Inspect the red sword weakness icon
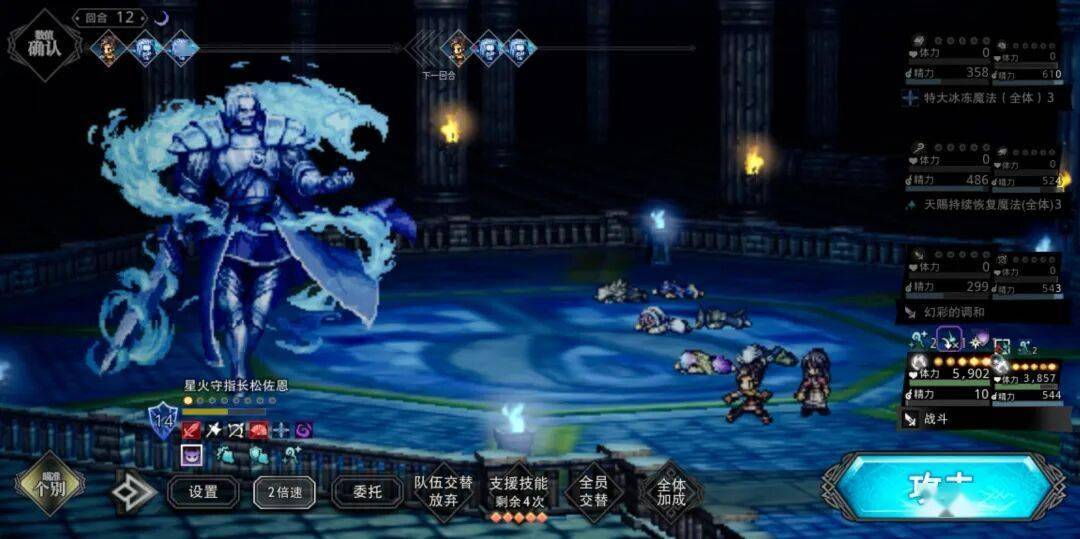1080x539 pixels. click(x=191, y=430)
